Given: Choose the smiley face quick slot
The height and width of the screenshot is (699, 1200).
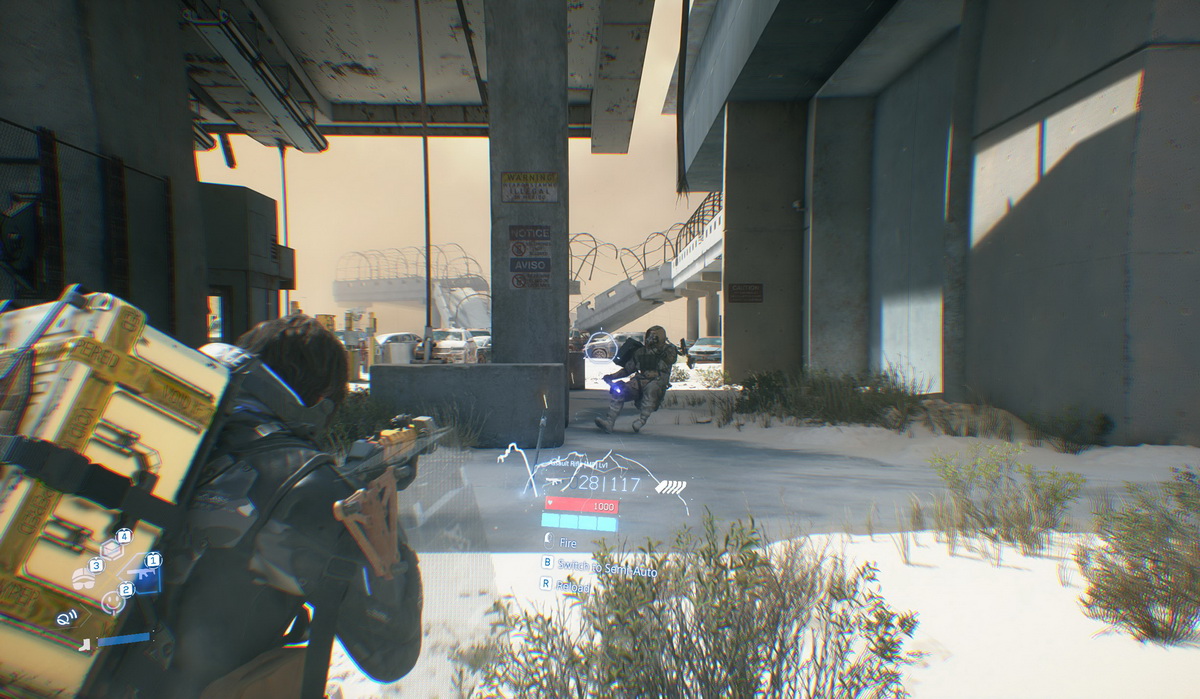Looking at the screenshot, I should [113, 602].
